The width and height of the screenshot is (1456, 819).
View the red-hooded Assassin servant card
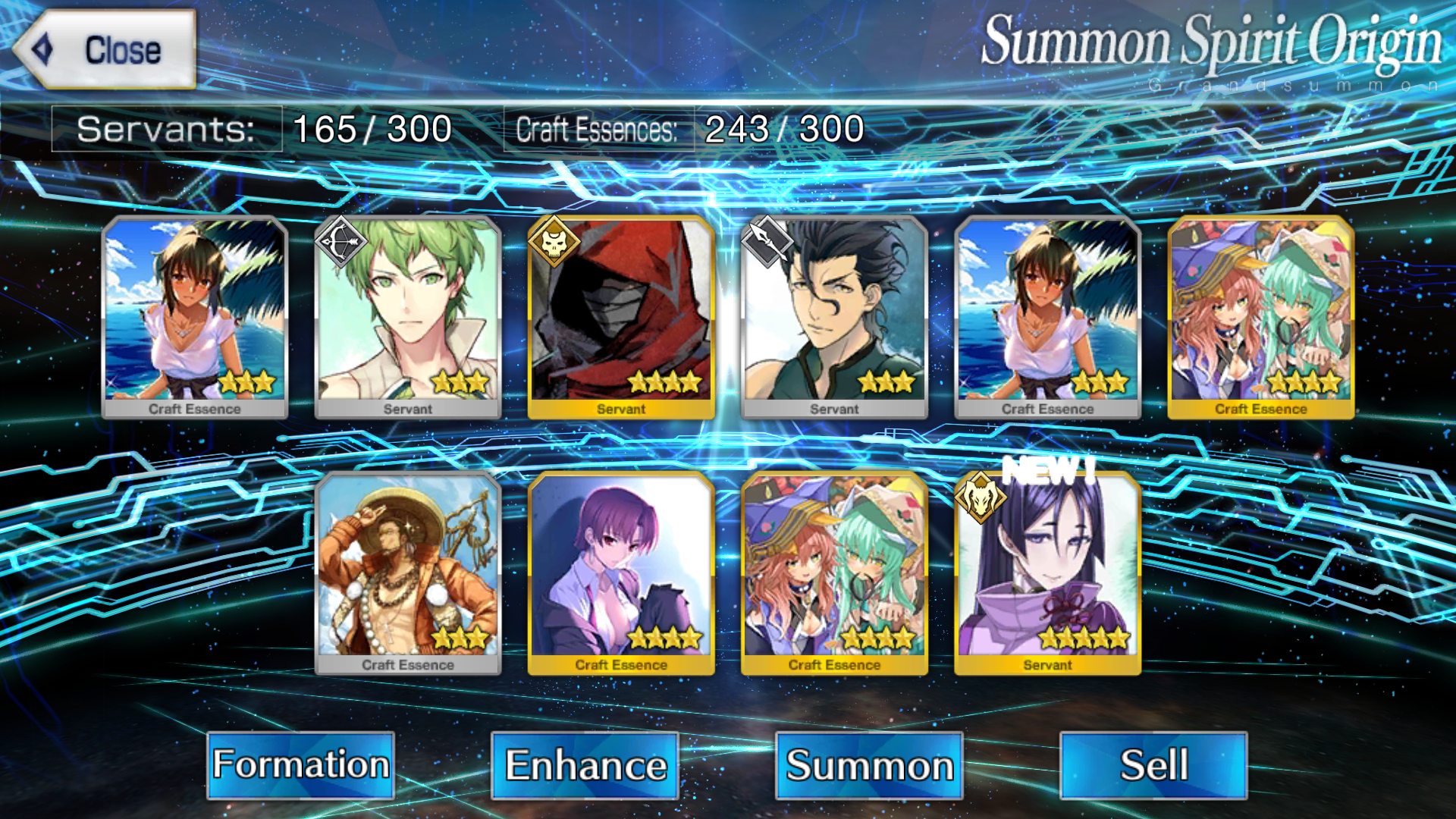621,317
